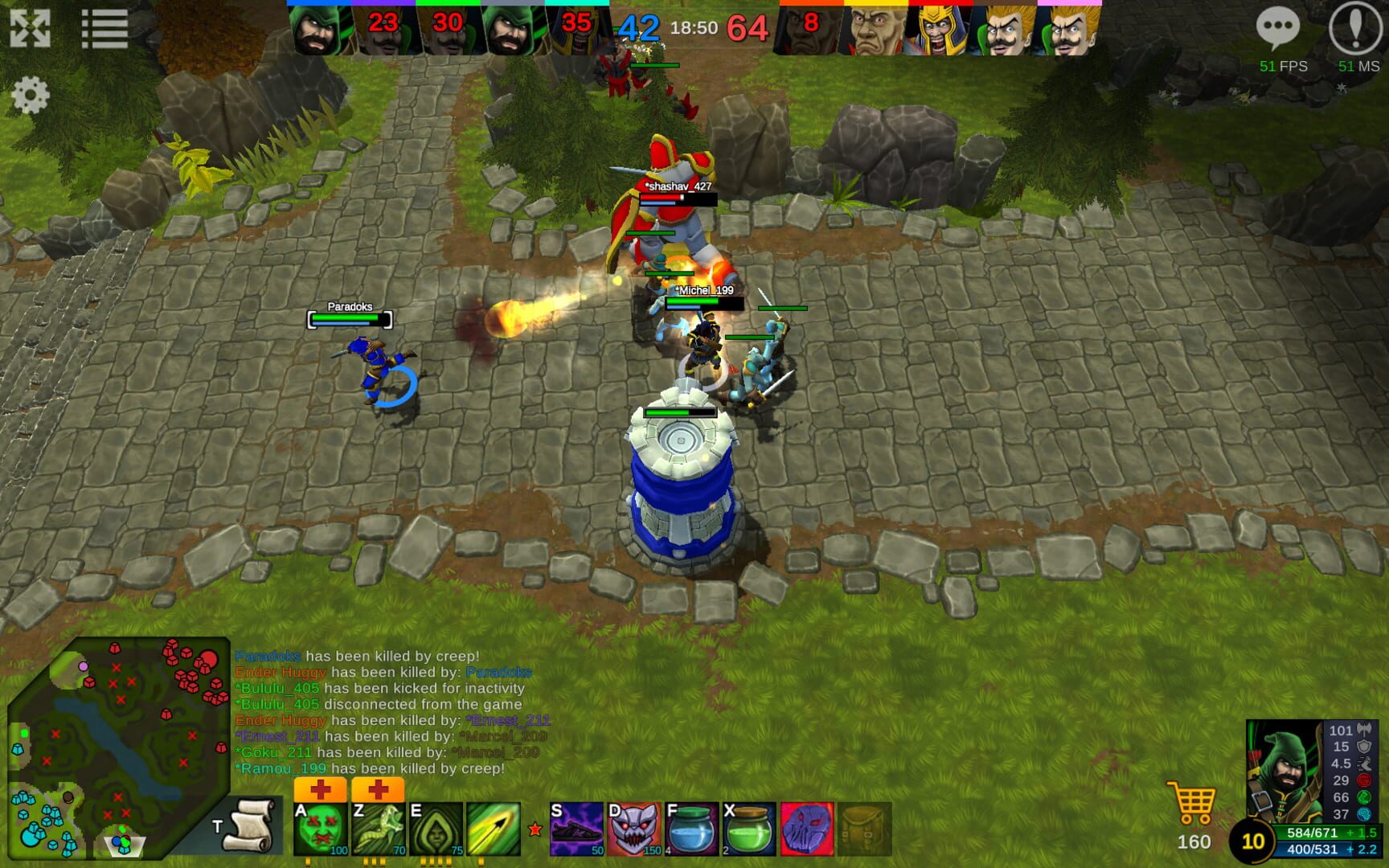Drink the F blue potion
1389x868 pixels.
click(691, 828)
